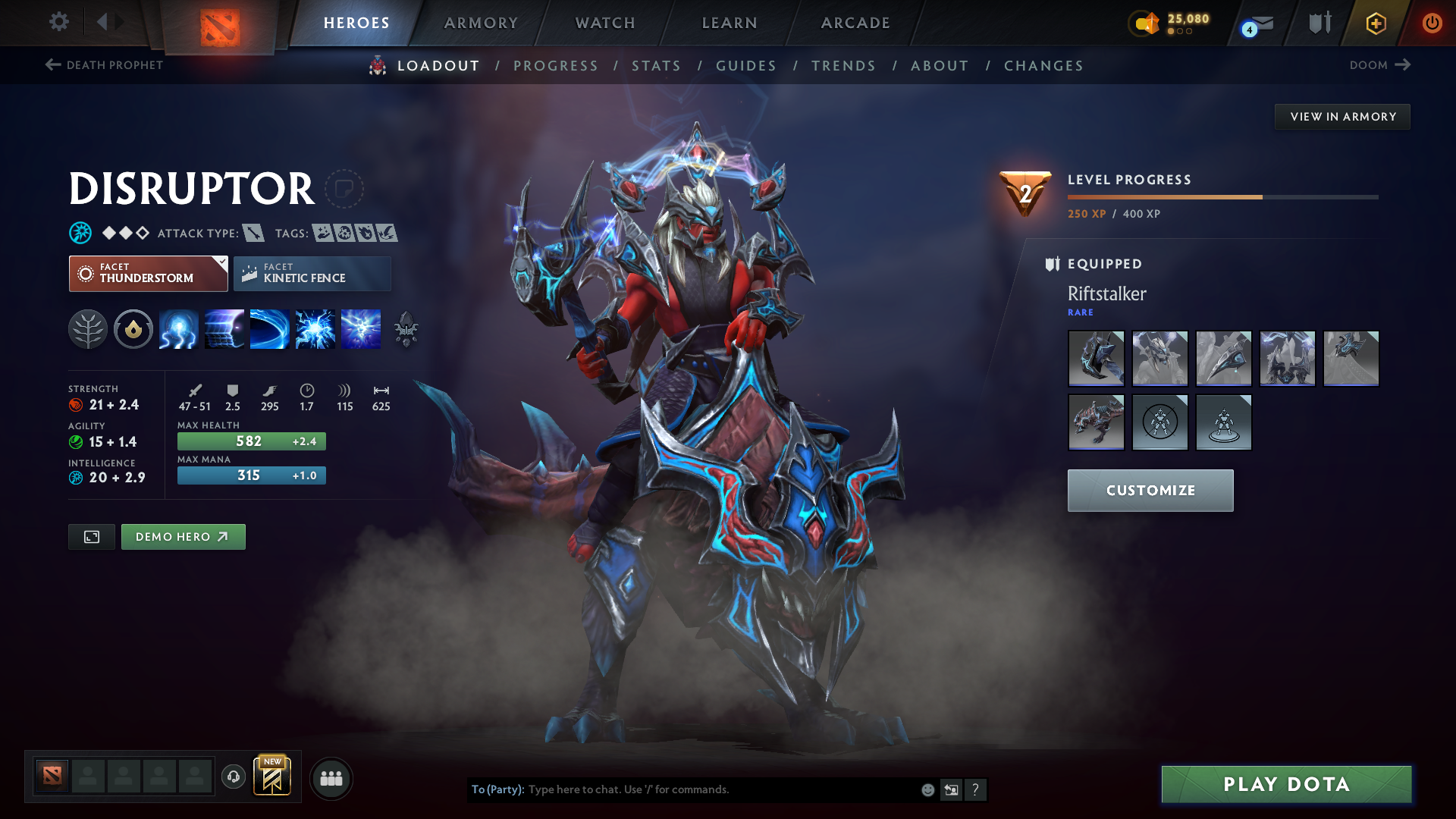Screen dimensions: 1456x819
Task: Switch to the ARMORY tab
Action: pyautogui.click(x=481, y=23)
